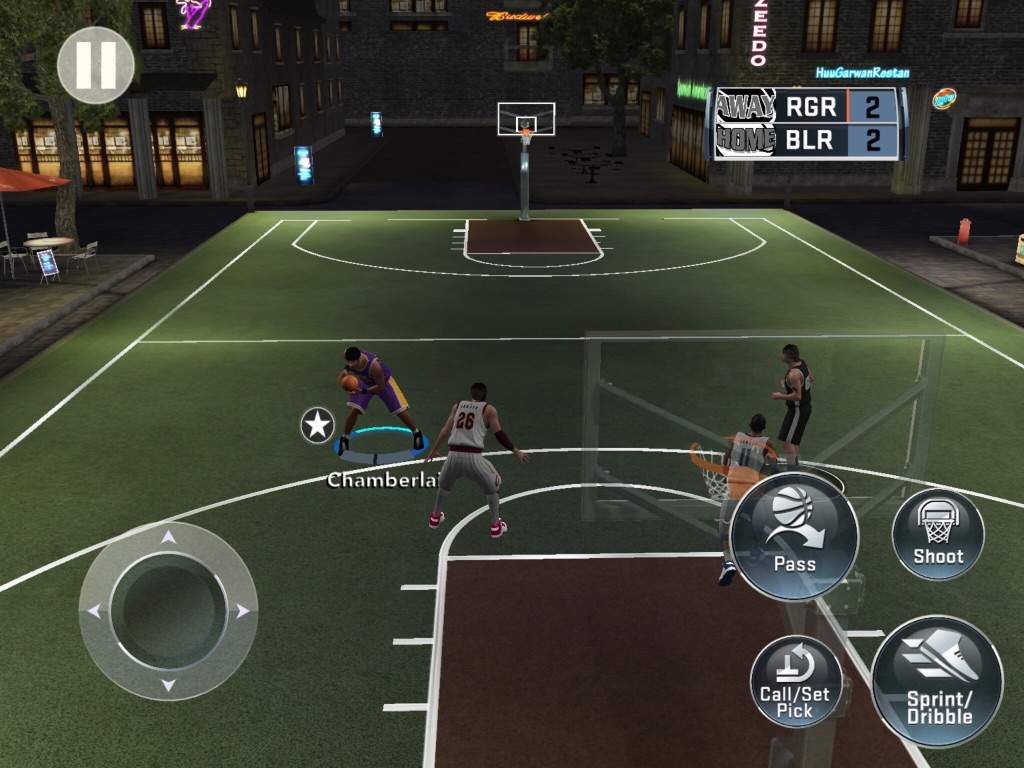Screen dimensions: 1024x768
Task: Click the virtual joystick's left arrow
Action: [94, 611]
